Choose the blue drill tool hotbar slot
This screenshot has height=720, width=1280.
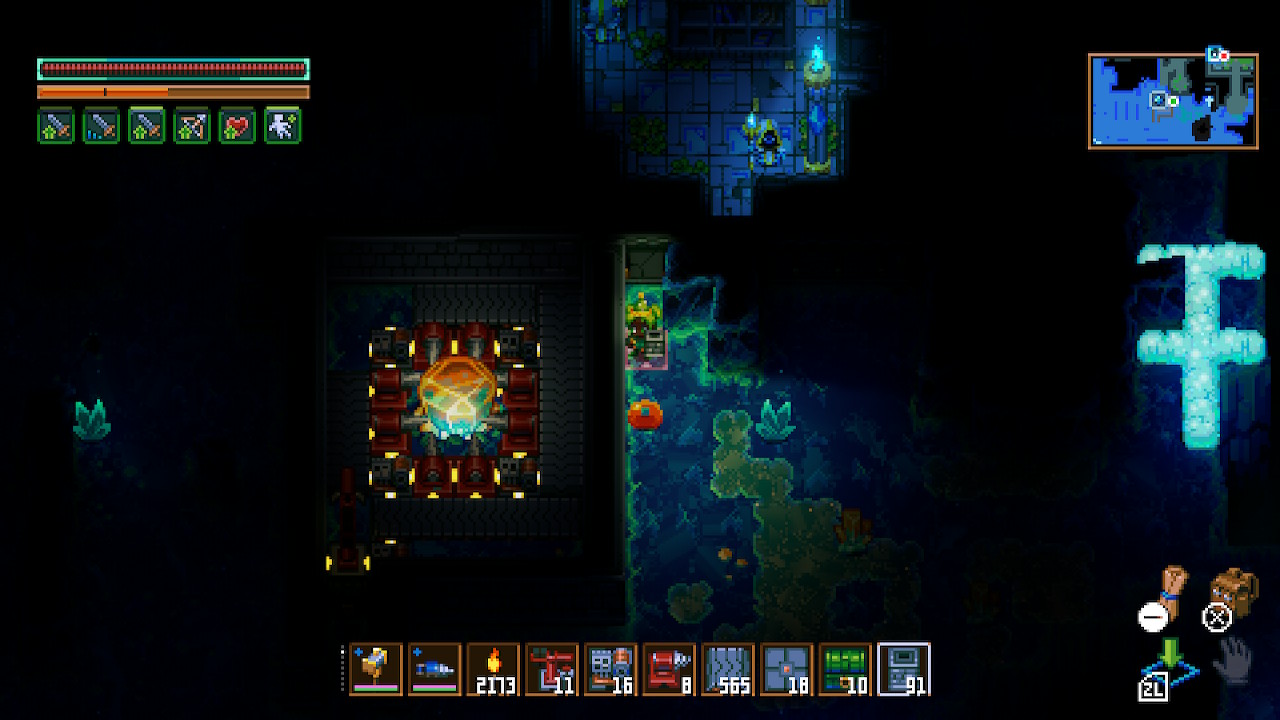pos(435,668)
